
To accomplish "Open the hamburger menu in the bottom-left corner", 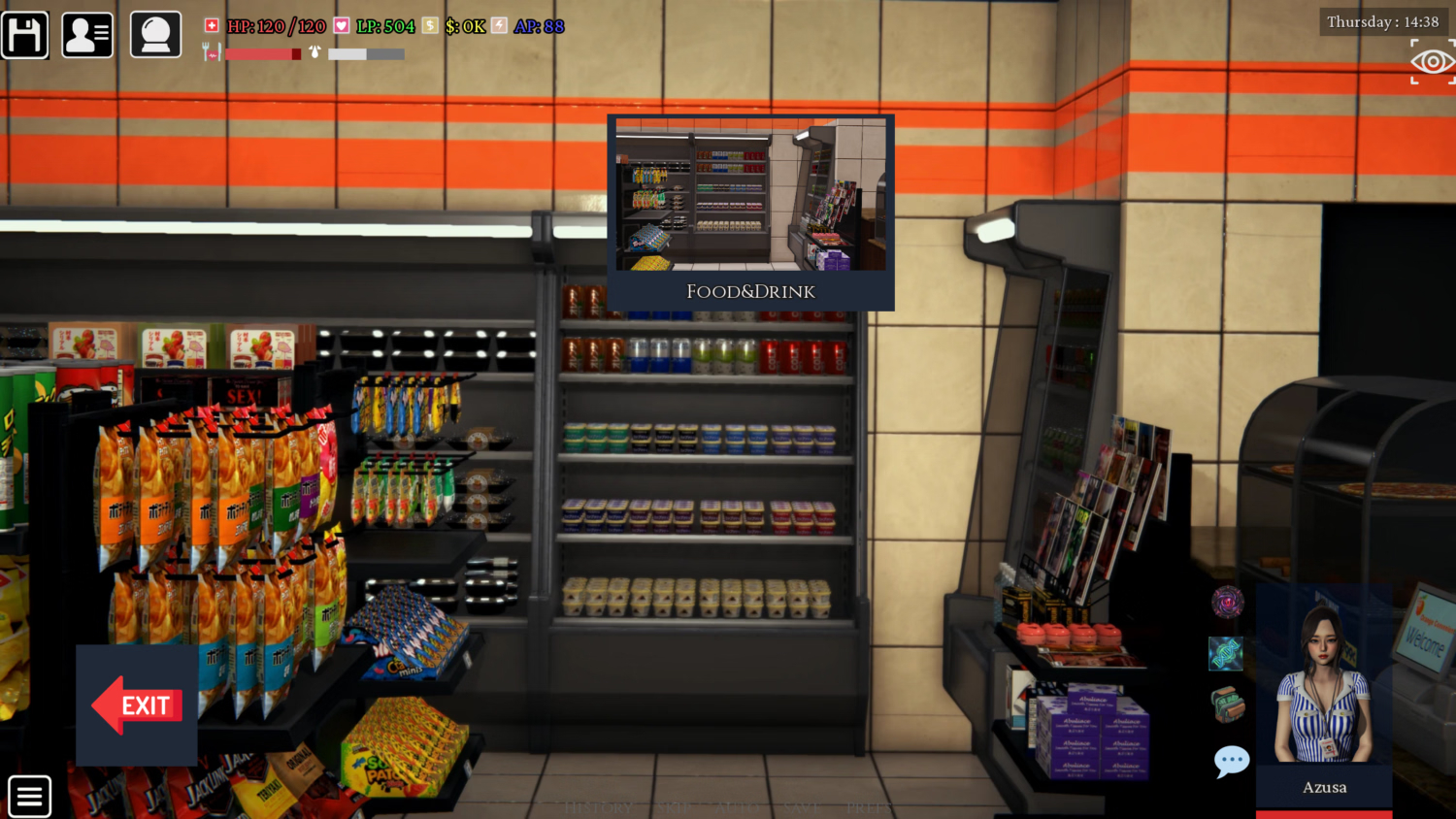I will coord(30,795).
